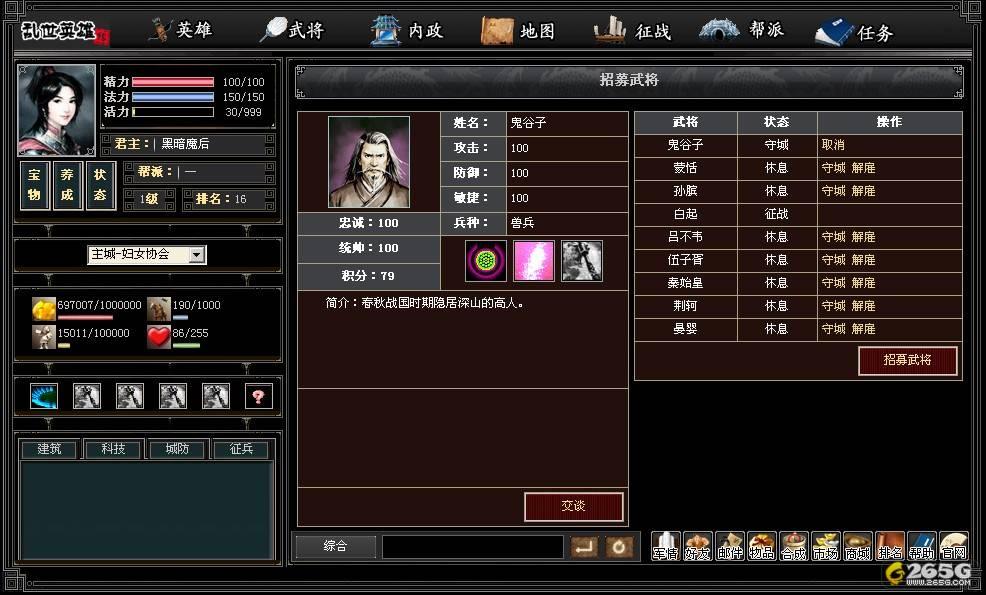The width and height of the screenshot is (986, 595).
Task: Click the 招募武将 recruit general button
Action: pos(907,360)
